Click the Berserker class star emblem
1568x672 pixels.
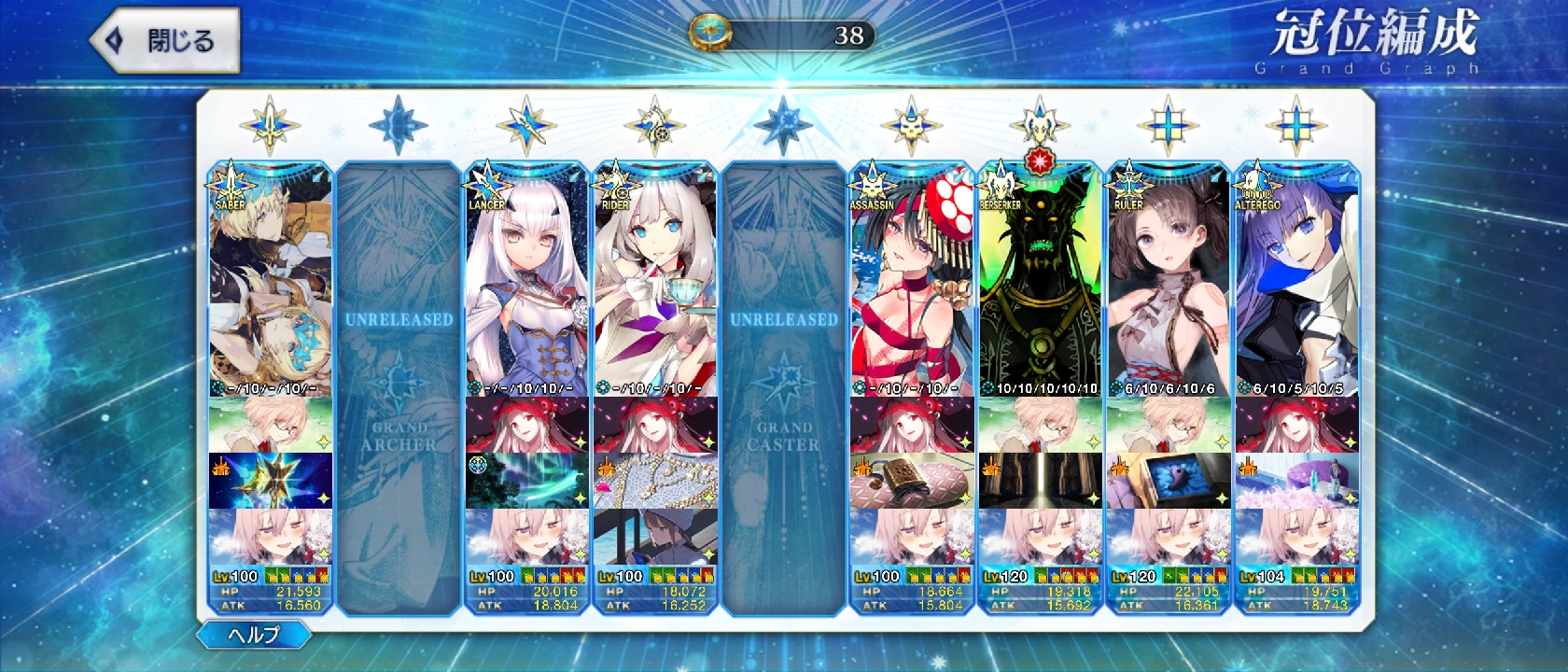pyautogui.click(x=1039, y=125)
